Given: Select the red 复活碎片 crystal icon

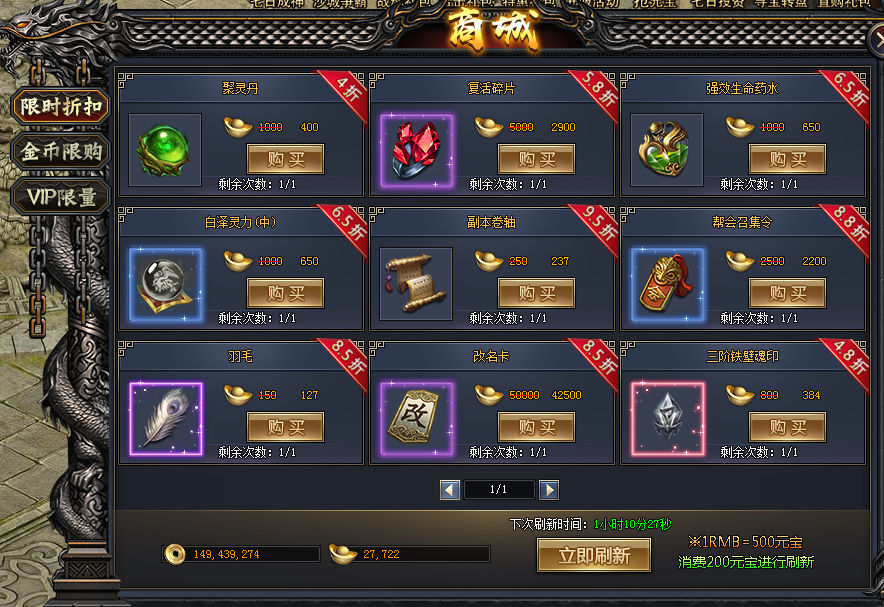Looking at the screenshot, I should [416, 150].
